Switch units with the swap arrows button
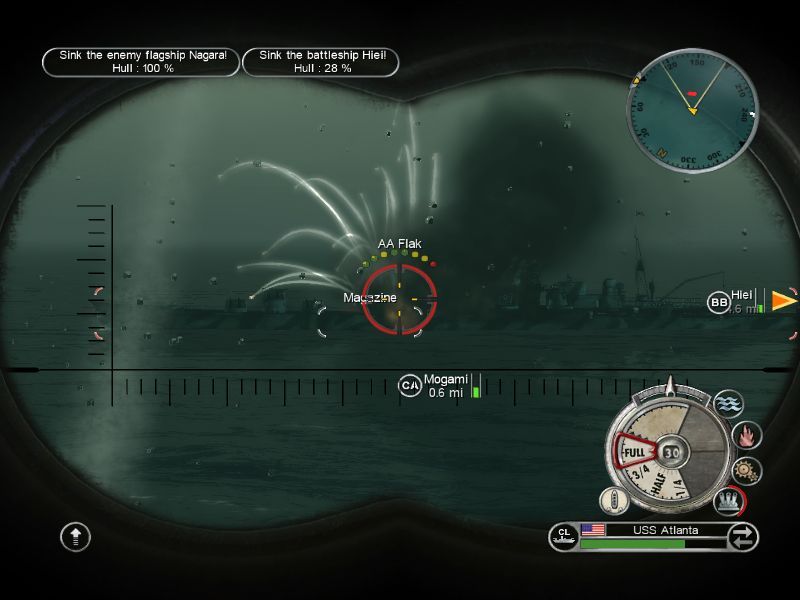 (x=743, y=537)
